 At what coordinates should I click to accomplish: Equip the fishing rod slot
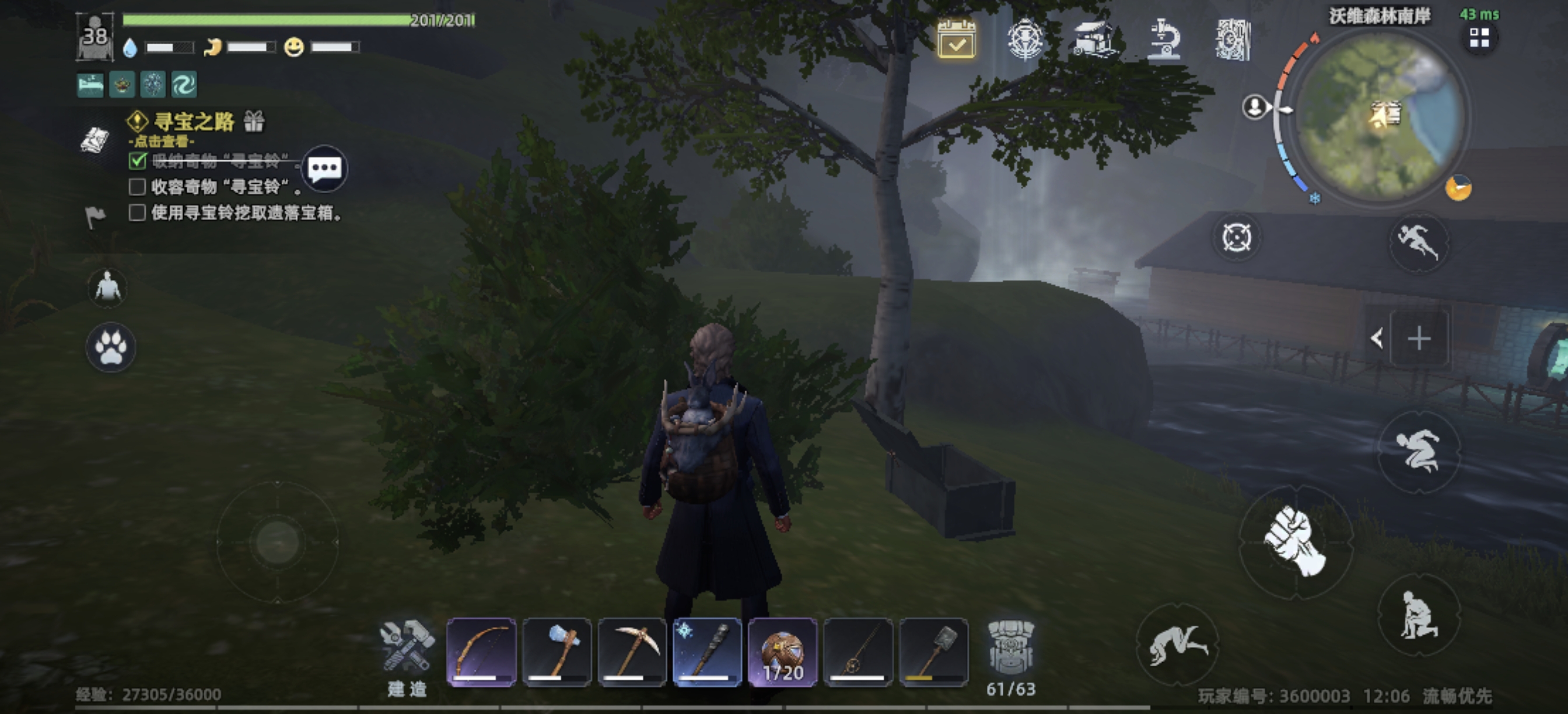click(858, 652)
